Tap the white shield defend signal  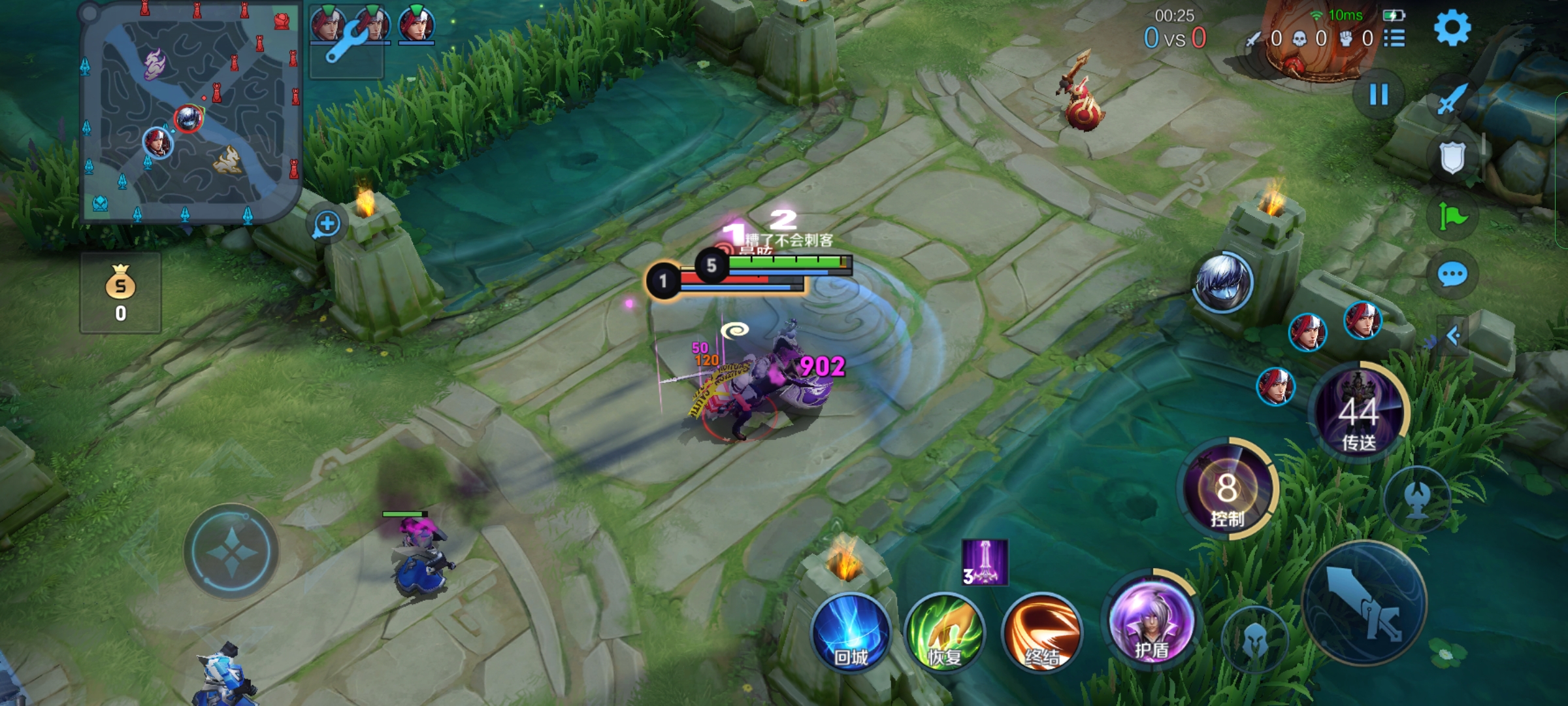pos(1452,157)
